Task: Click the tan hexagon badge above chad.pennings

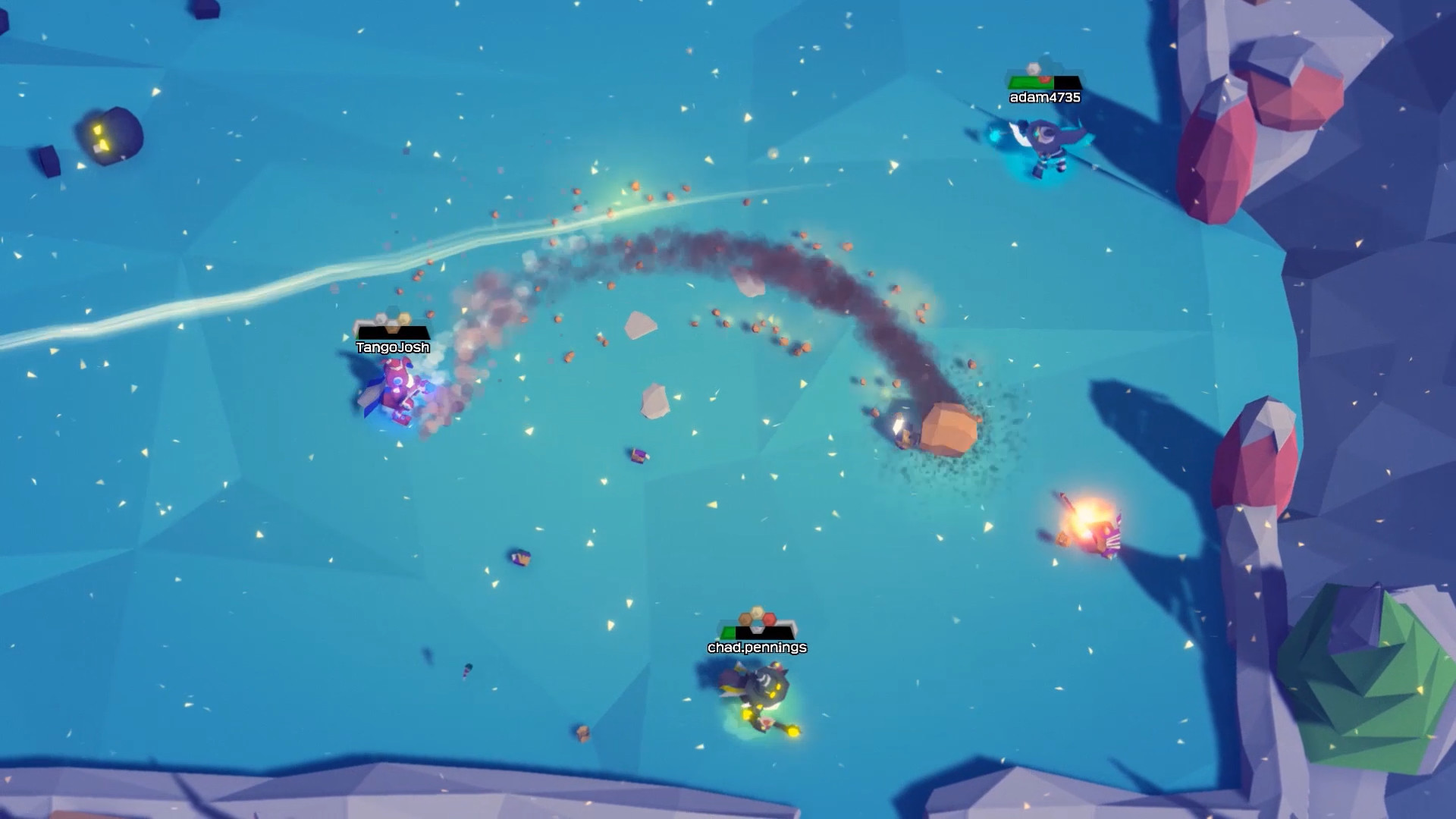Action: coord(745,620)
